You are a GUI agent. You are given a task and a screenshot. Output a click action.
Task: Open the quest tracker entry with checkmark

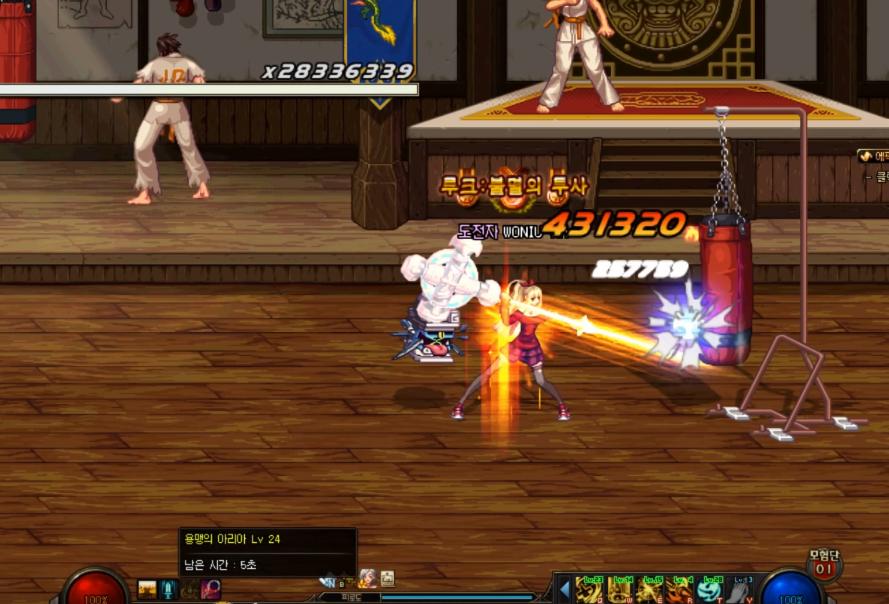pyautogui.click(x=872, y=156)
